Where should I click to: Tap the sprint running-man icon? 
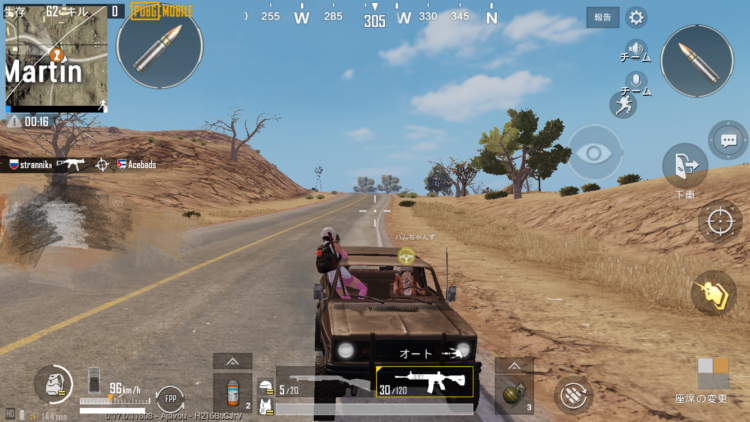tap(622, 104)
